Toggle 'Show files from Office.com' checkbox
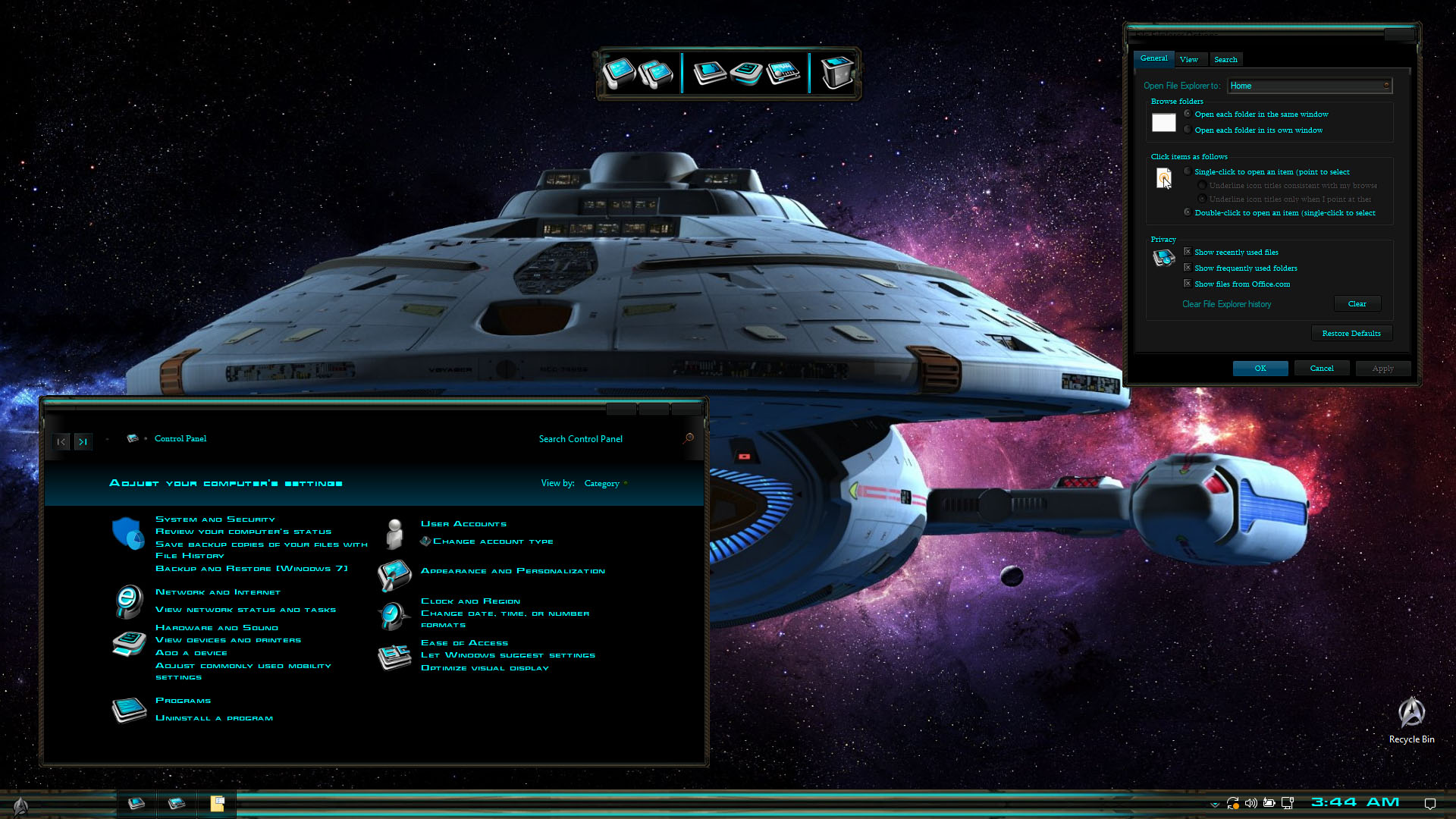Image resolution: width=1456 pixels, height=819 pixels. point(1188,284)
